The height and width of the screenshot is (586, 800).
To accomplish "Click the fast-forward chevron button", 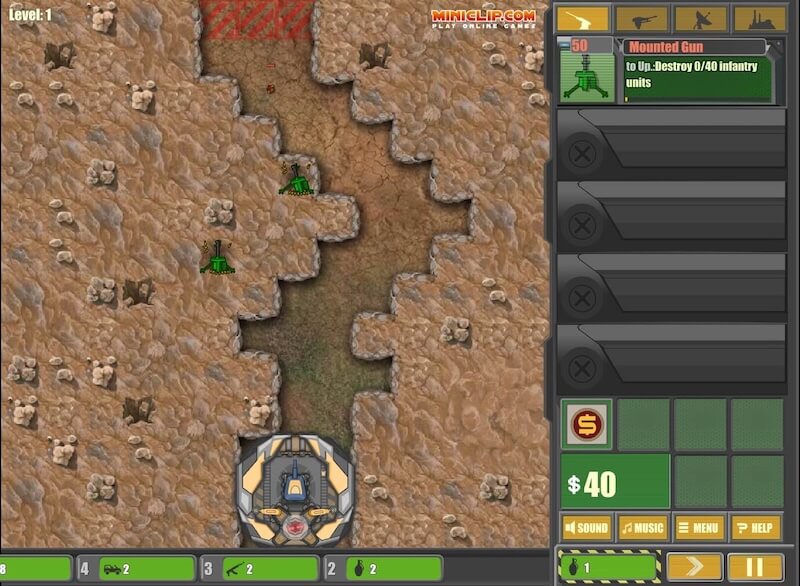I will pyautogui.click(x=694, y=567).
